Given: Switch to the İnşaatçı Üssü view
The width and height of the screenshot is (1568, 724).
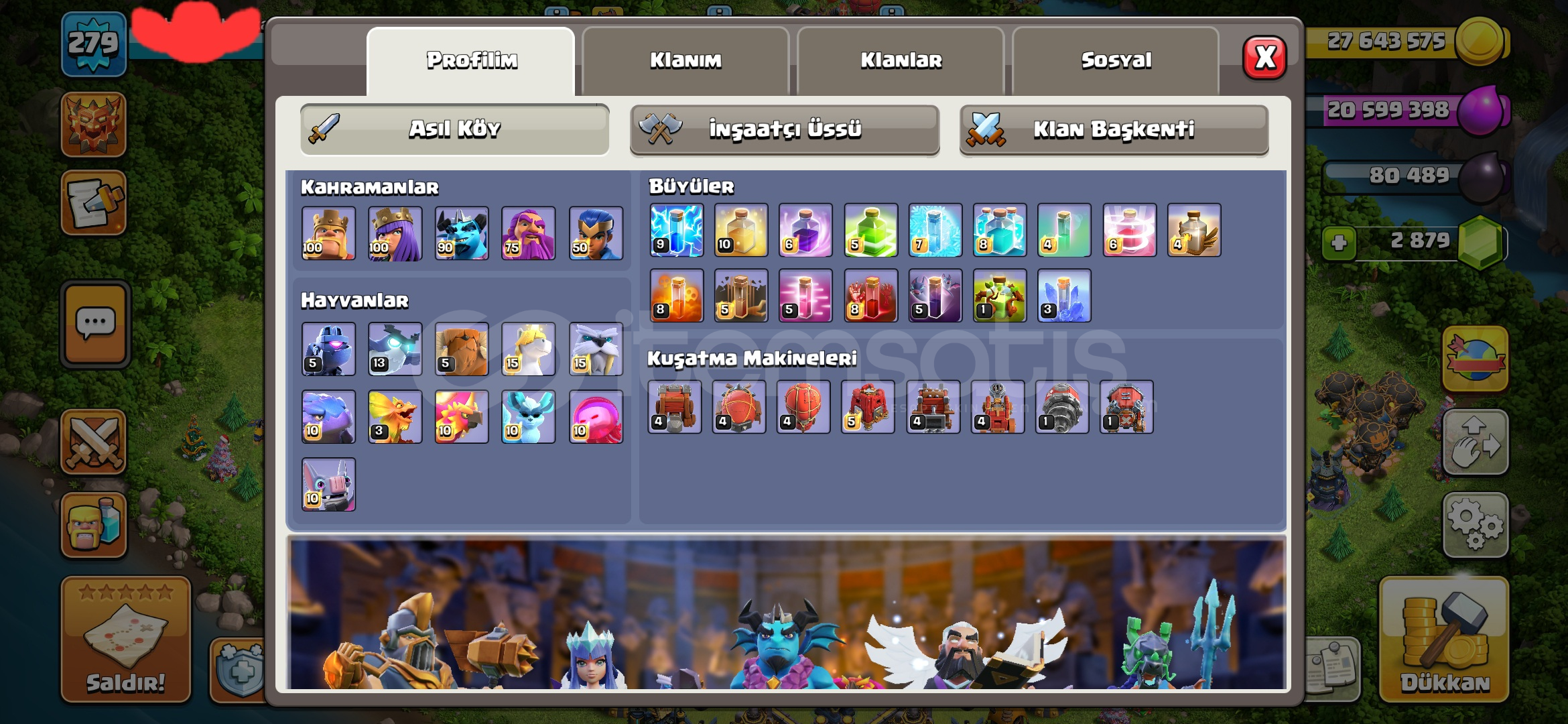Looking at the screenshot, I should tap(784, 129).
